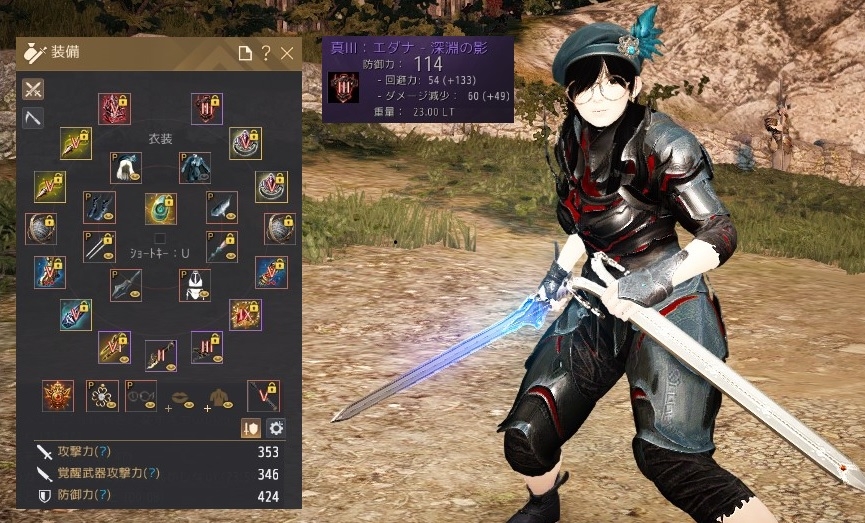Select the red-gold crest emblem slot

[x=58, y=395]
